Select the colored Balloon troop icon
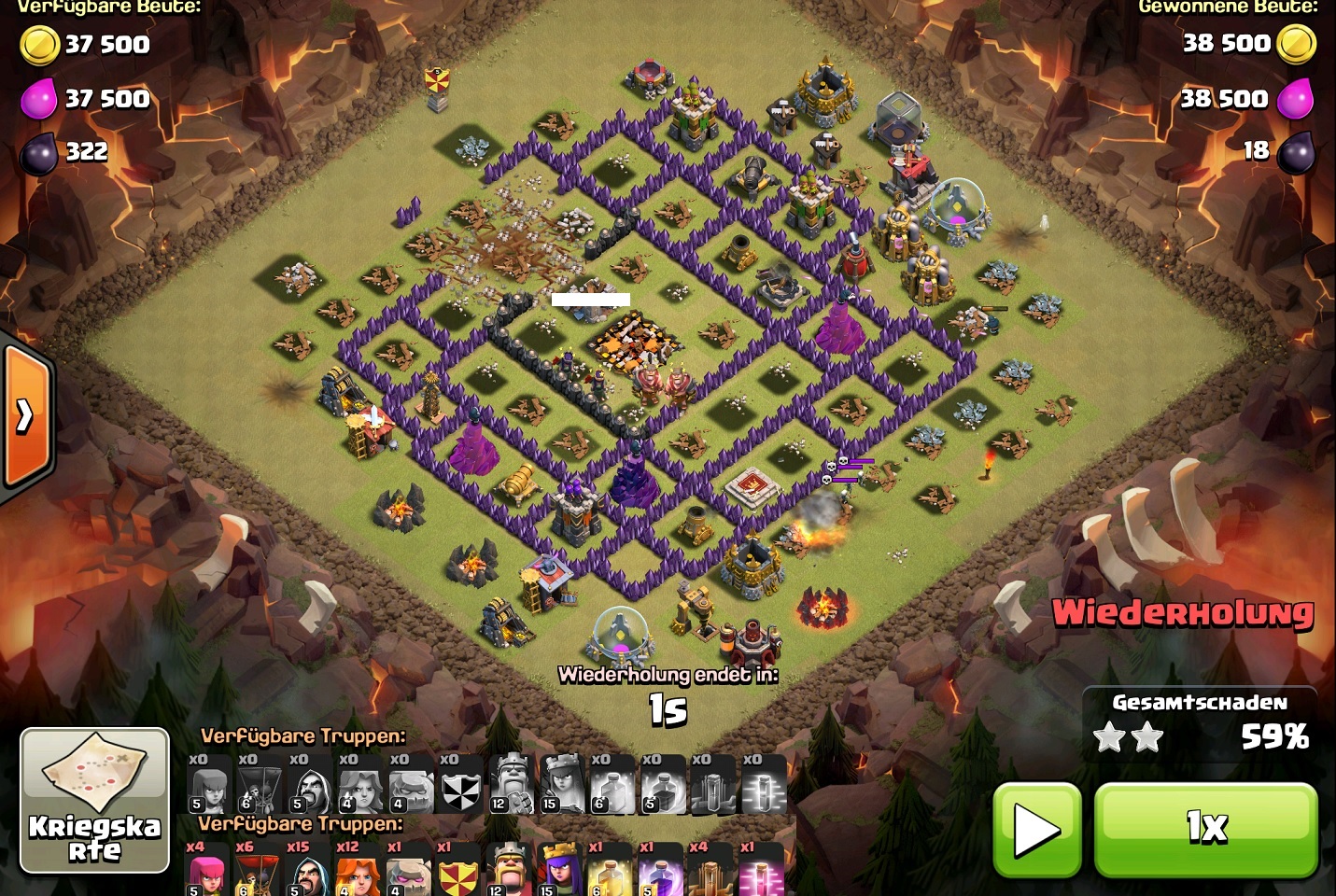 coord(258,870)
